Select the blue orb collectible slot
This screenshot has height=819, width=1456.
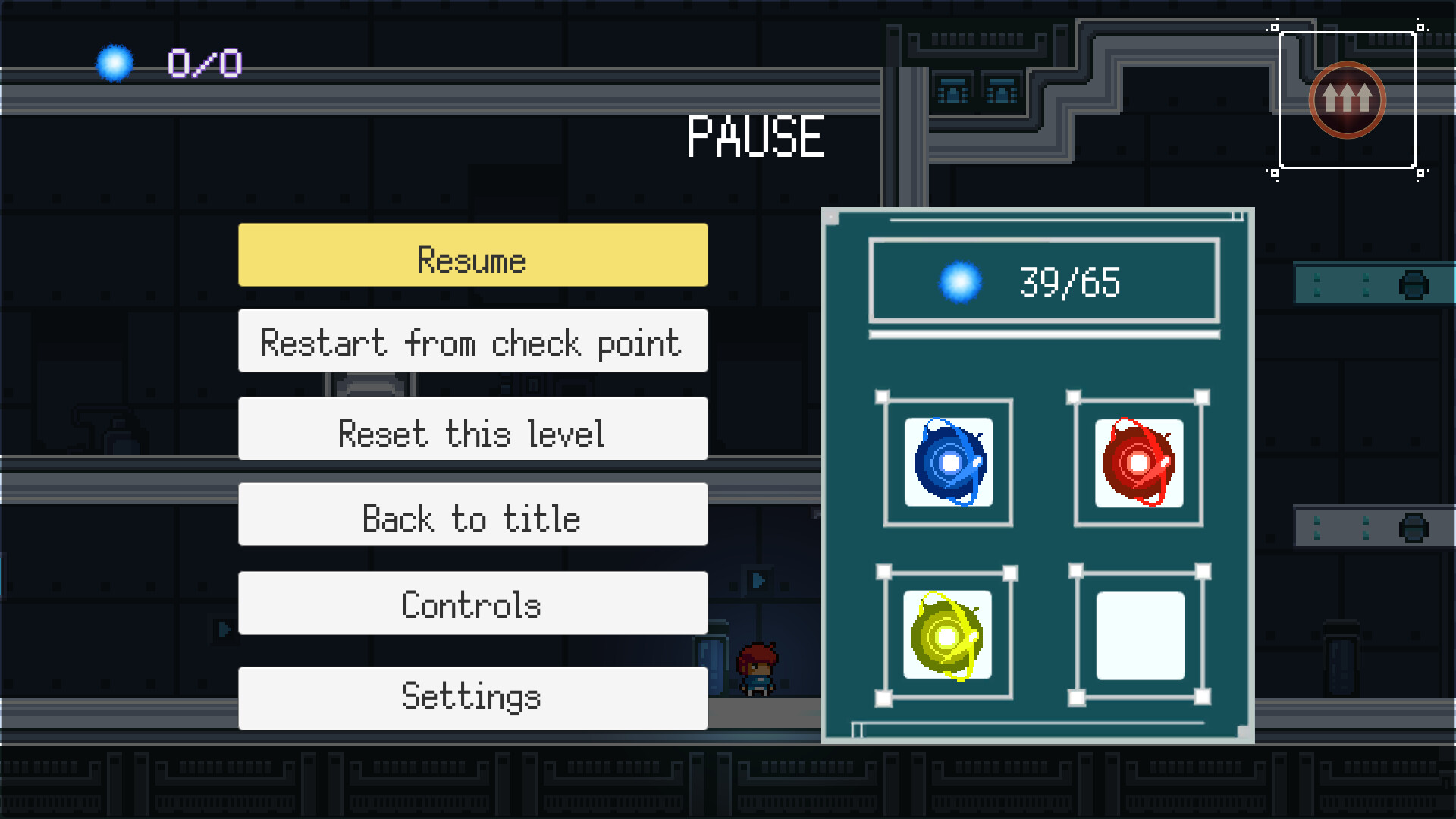coord(949,463)
